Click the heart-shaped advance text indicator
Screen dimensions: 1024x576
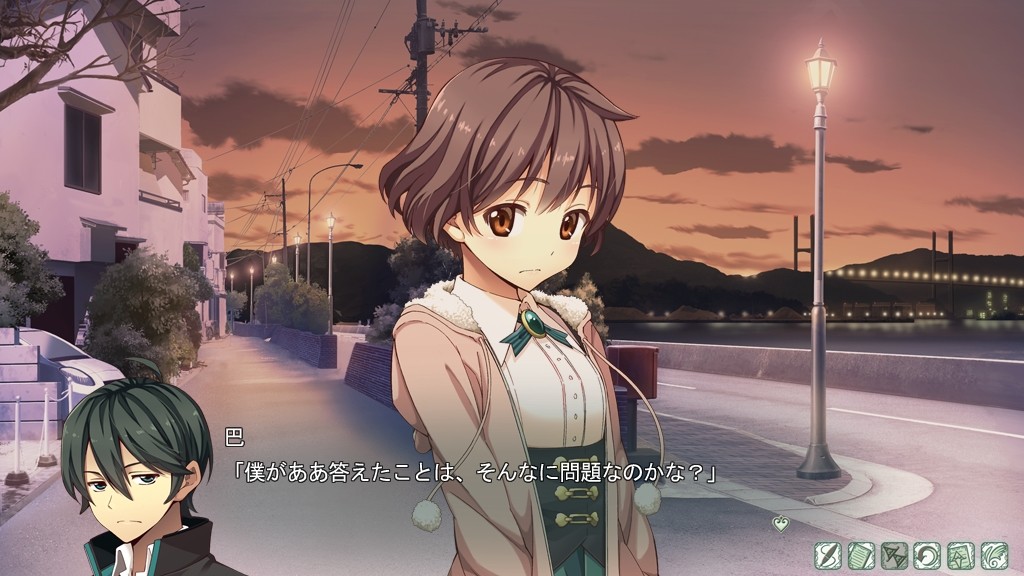click(x=780, y=523)
